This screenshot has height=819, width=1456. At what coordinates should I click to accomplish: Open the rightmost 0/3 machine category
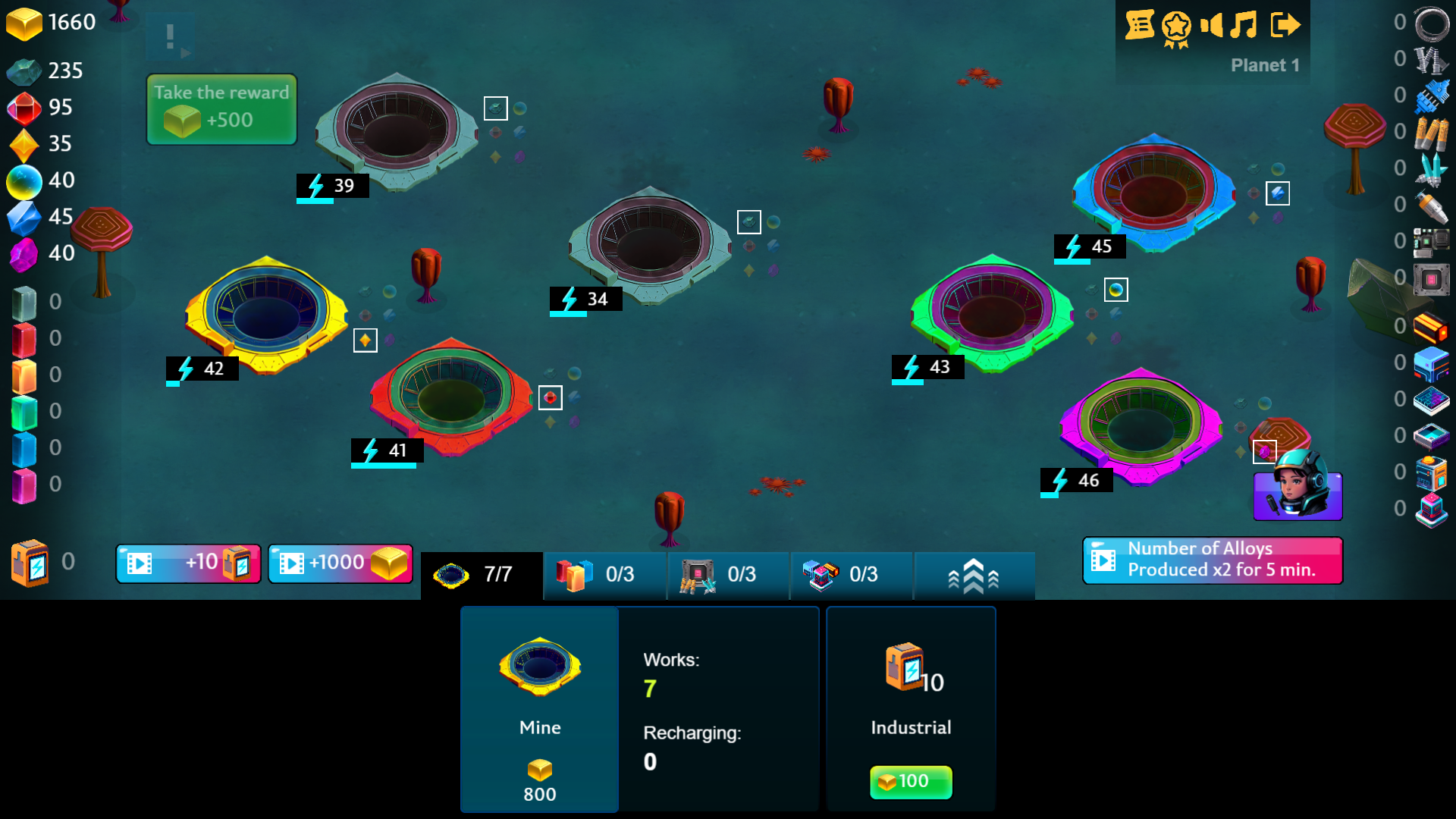[x=851, y=575]
